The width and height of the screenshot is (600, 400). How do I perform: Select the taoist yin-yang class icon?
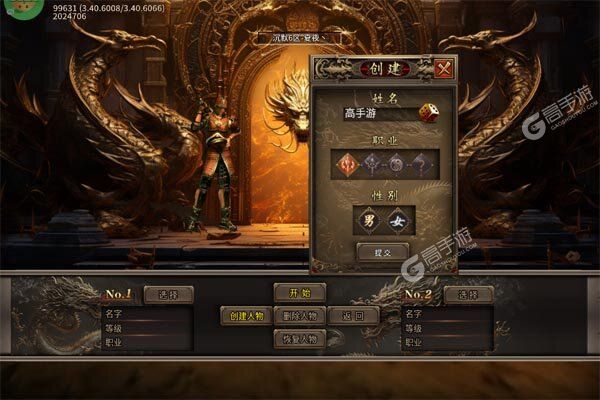tap(398, 164)
